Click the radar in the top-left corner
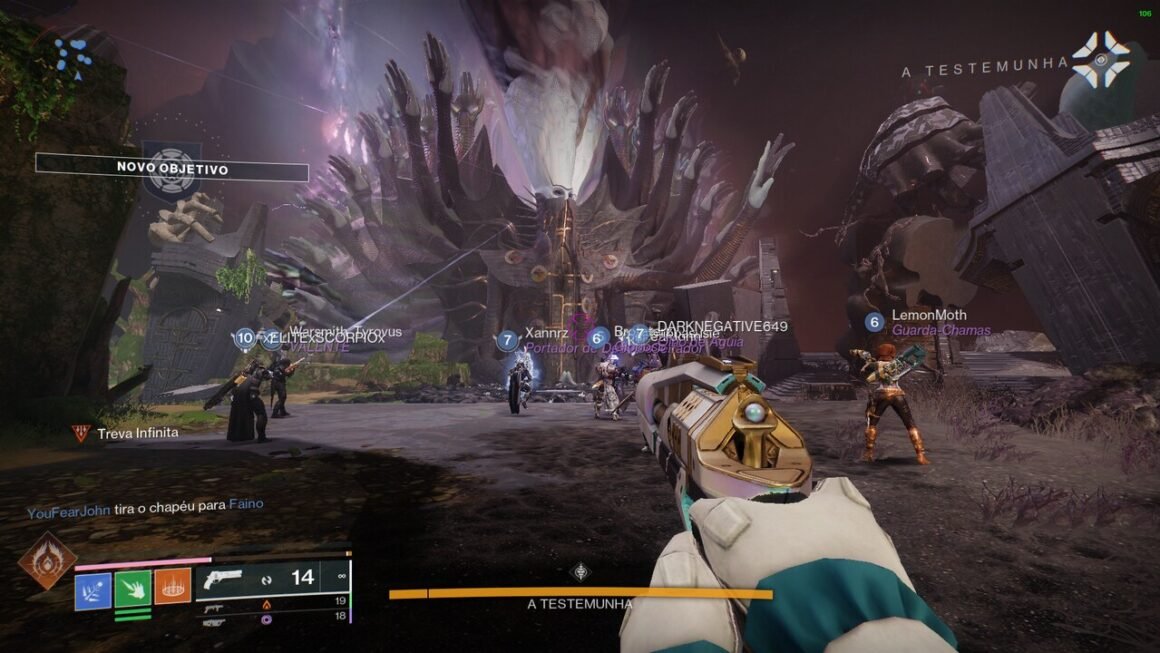Viewport: 1160px width, 653px height. pos(72,55)
